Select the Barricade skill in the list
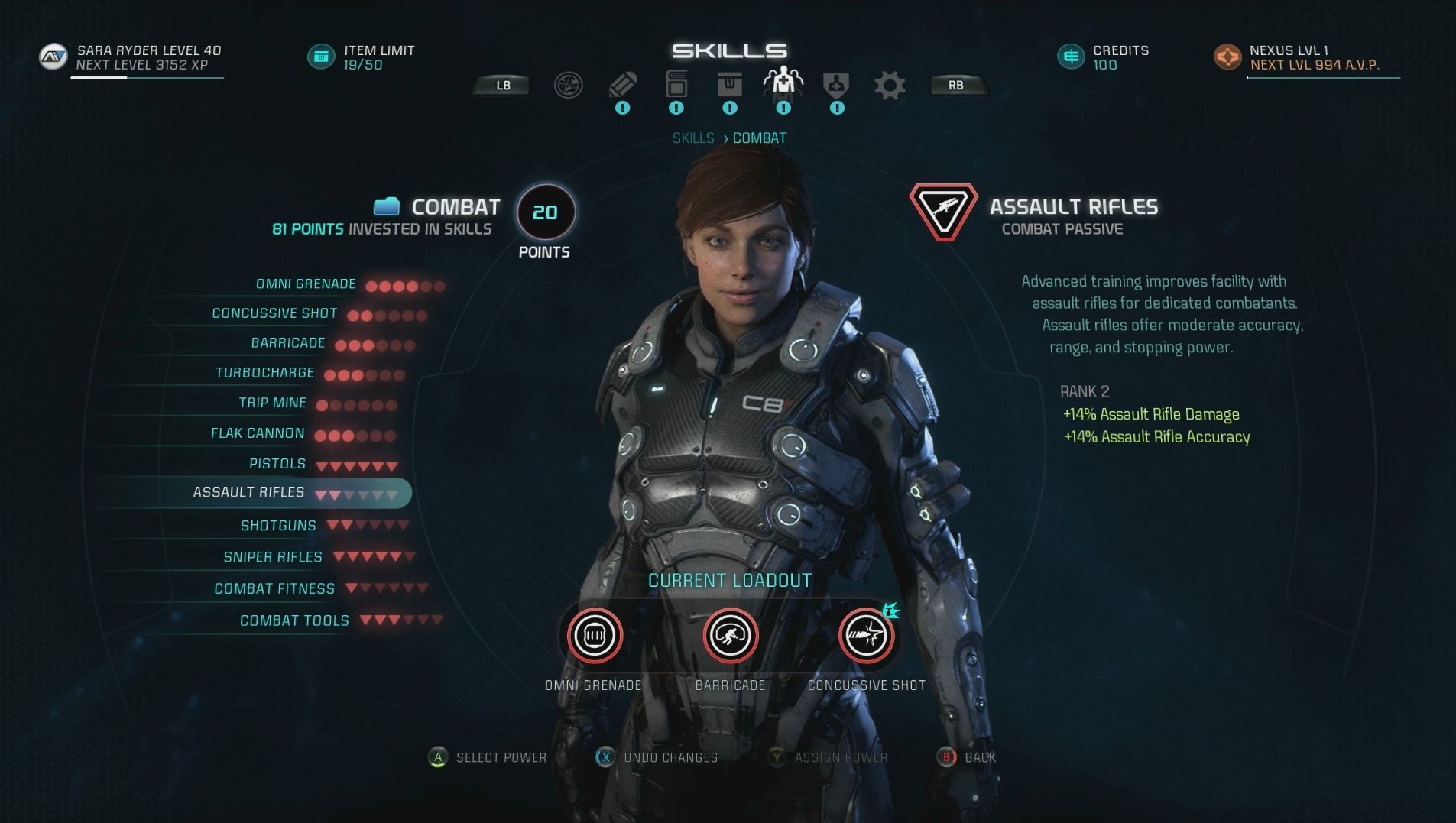 coord(288,343)
